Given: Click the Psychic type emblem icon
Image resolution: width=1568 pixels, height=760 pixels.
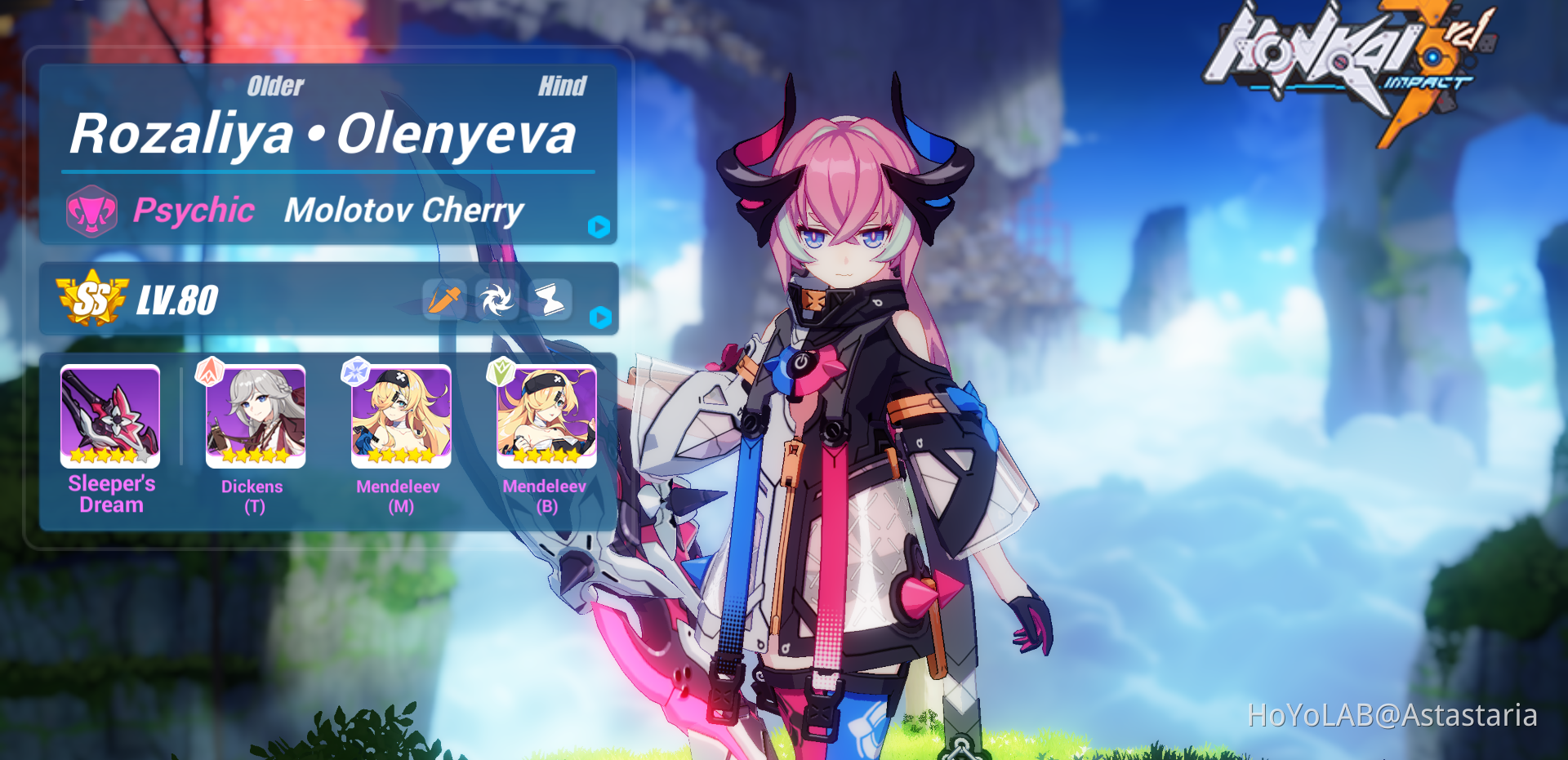Looking at the screenshot, I should pyautogui.click(x=90, y=211).
